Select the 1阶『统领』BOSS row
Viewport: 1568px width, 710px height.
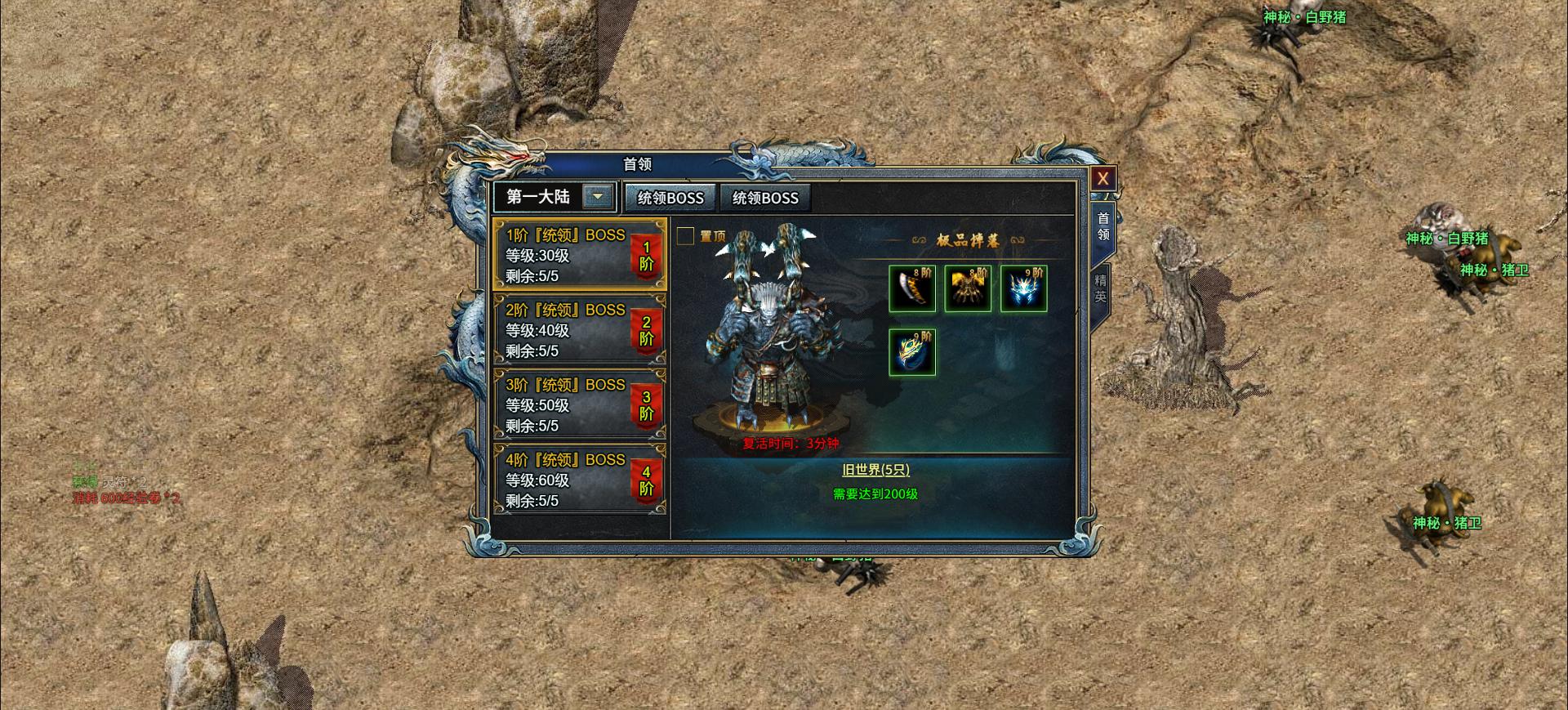579,255
